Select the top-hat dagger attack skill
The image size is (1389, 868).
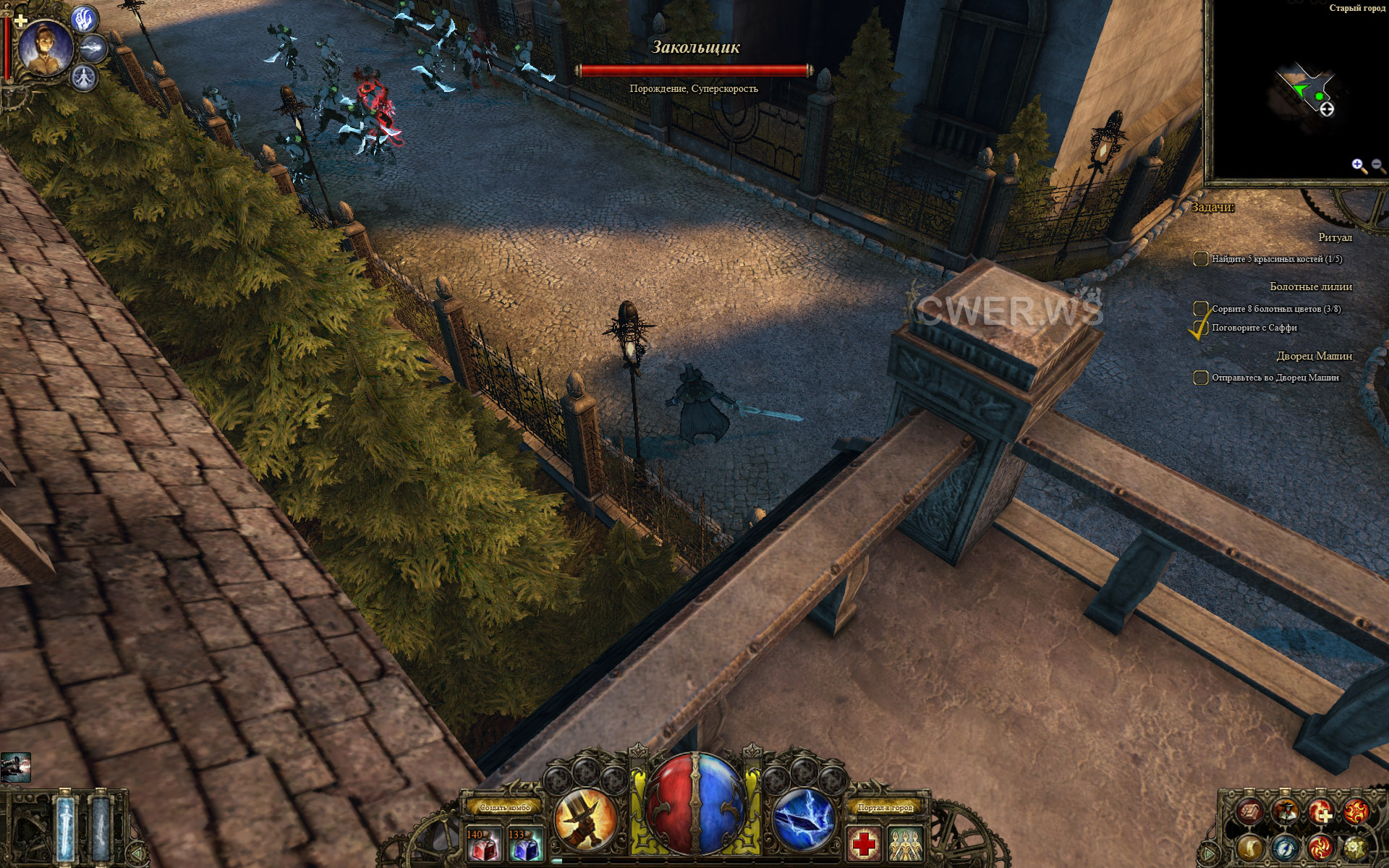tap(585, 819)
